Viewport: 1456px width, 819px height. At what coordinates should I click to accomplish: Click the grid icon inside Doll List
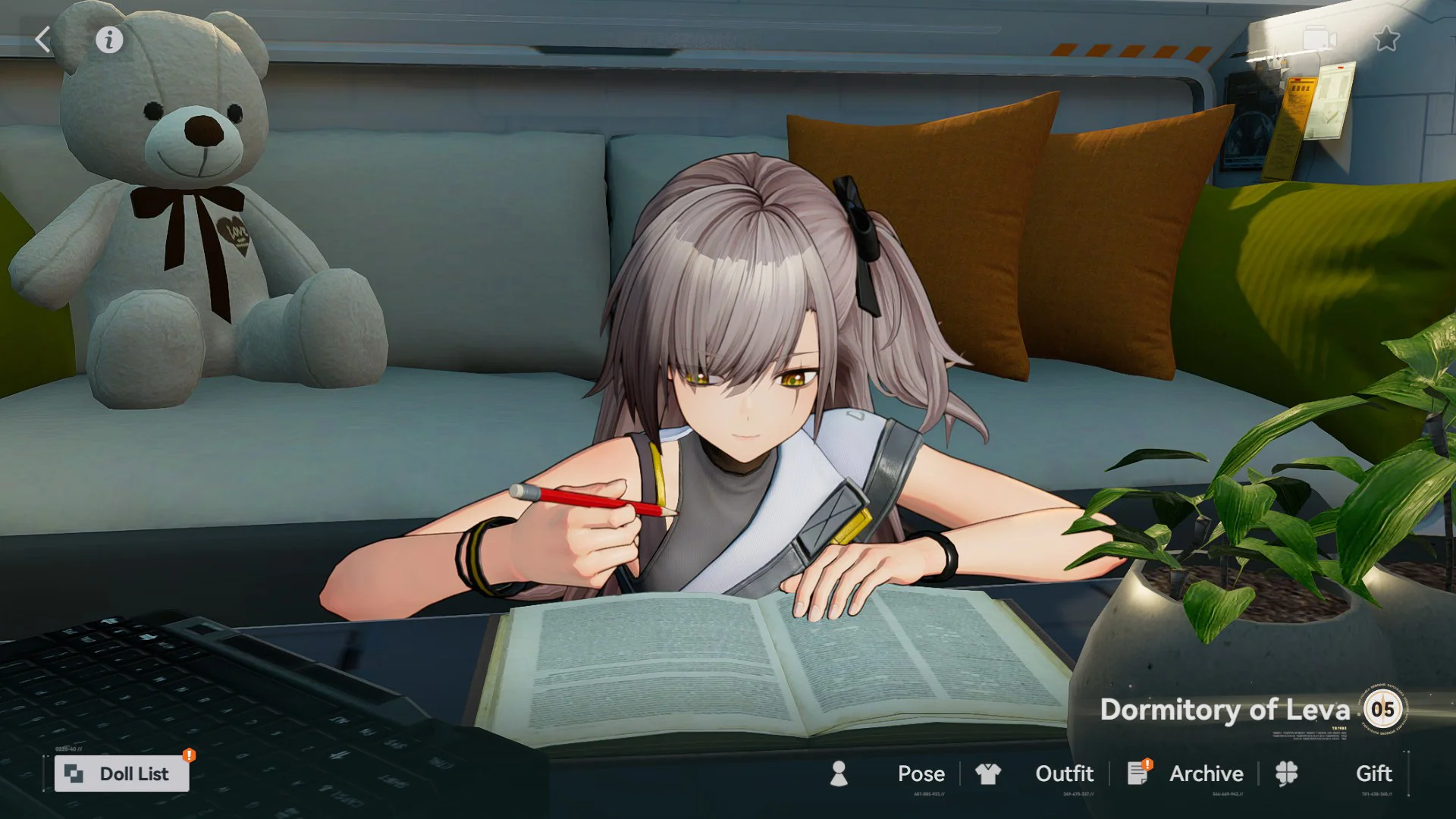point(74,773)
